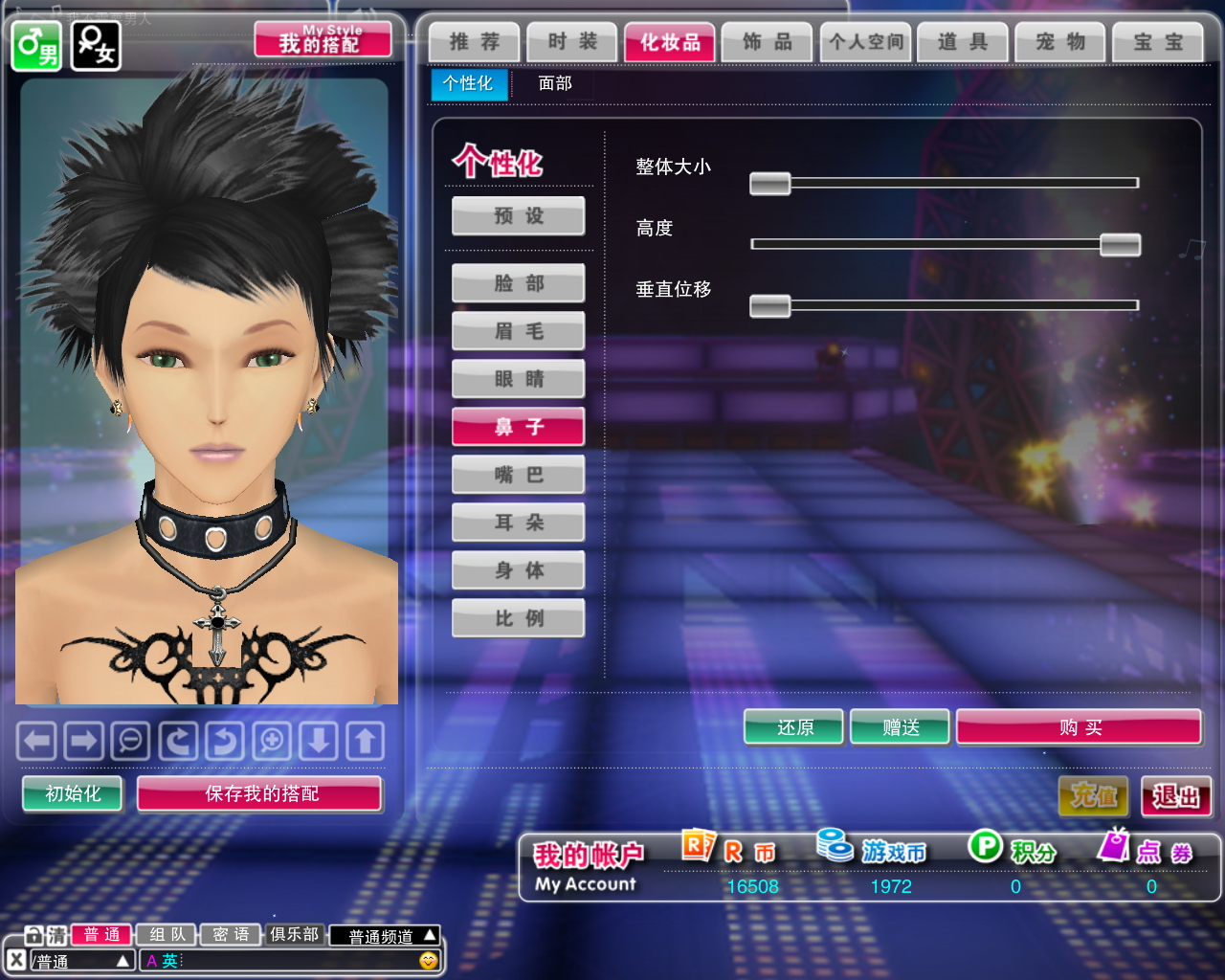Open the 充值 recharge button

coord(1093,796)
